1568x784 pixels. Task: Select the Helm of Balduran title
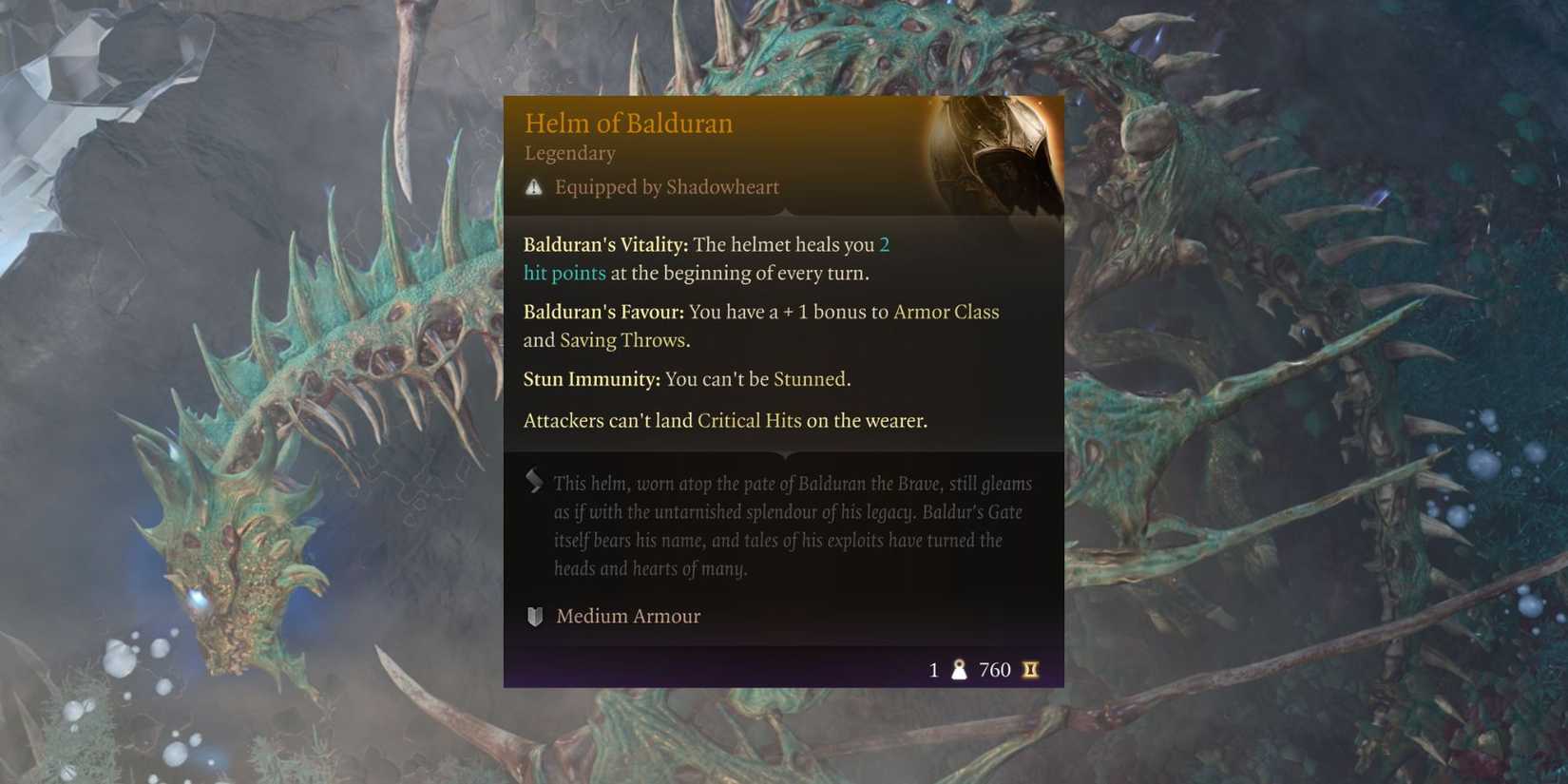(629, 123)
